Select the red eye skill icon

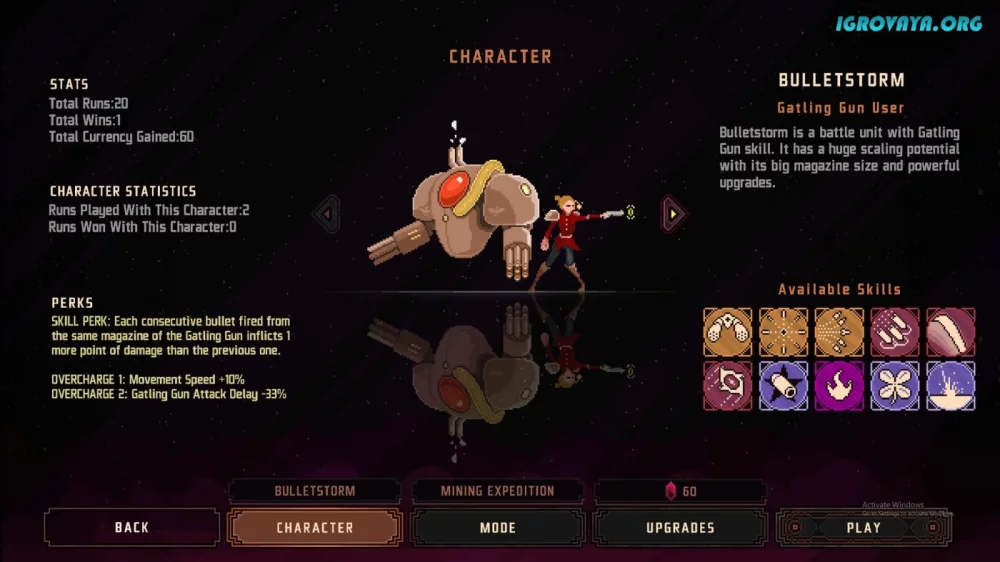728,386
